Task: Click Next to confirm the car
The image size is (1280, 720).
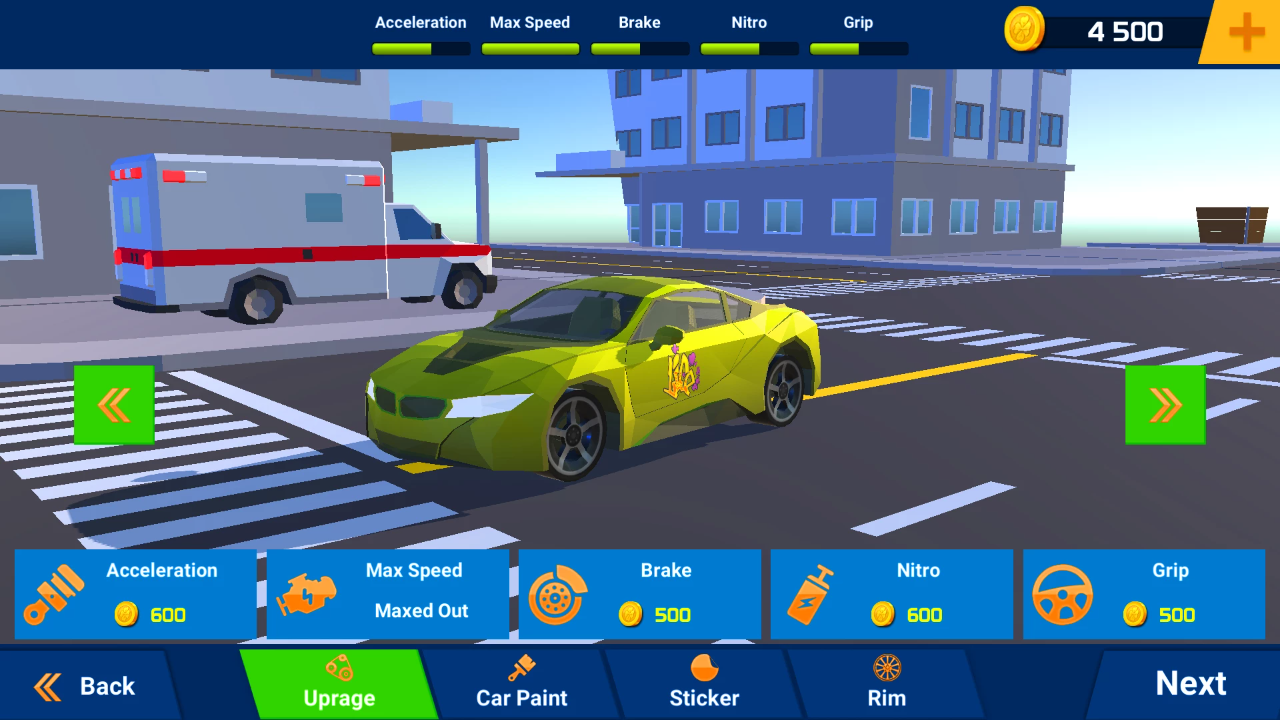Action: [x=1191, y=685]
